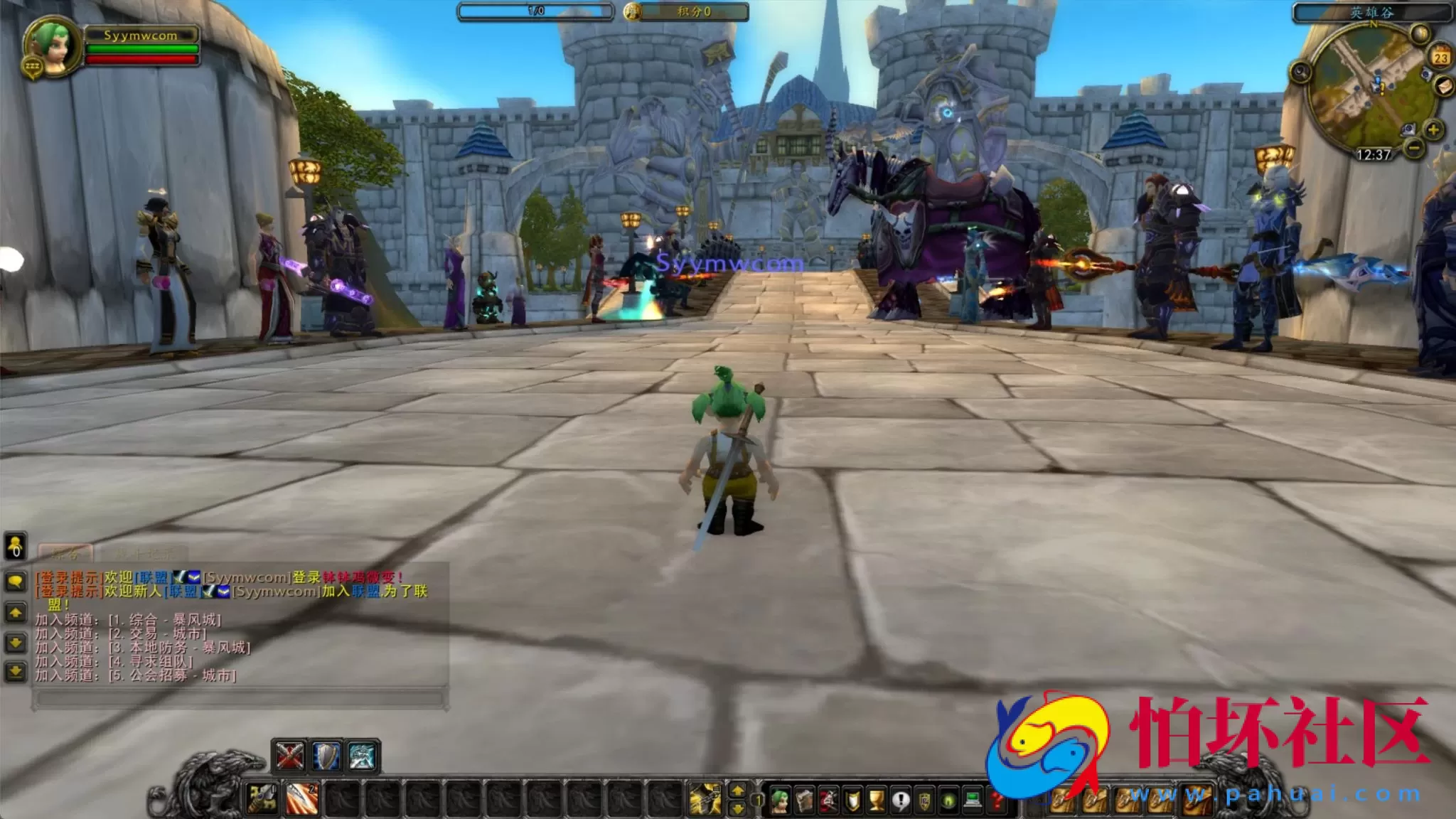Select the crossed-swords attack icon on action bar
This screenshot has height=819, width=1456.
[x=289, y=755]
